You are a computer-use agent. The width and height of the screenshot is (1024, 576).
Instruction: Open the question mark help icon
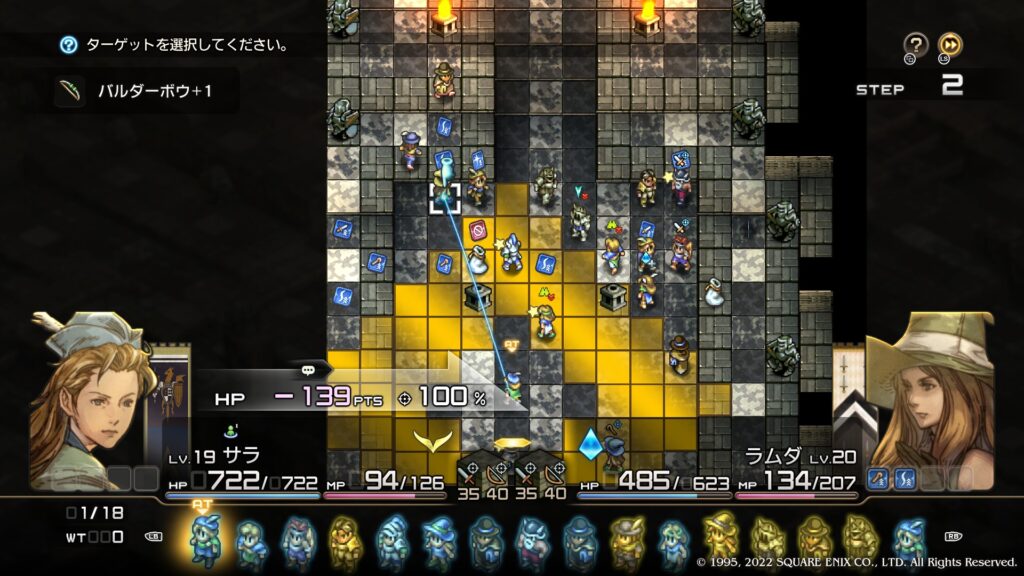(916, 44)
